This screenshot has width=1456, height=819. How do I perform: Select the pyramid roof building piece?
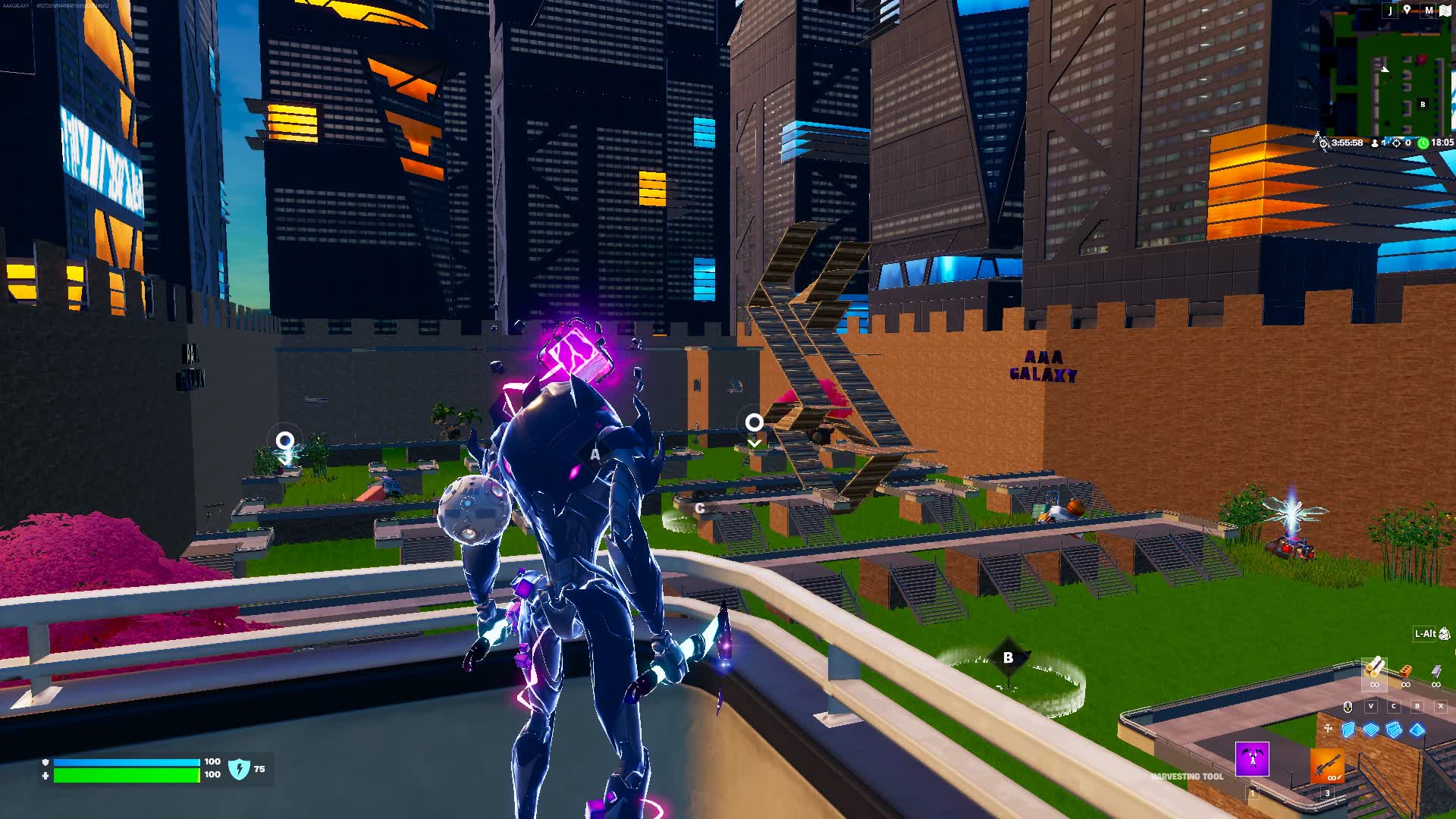pyautogui.click(x=1417, y=730)
